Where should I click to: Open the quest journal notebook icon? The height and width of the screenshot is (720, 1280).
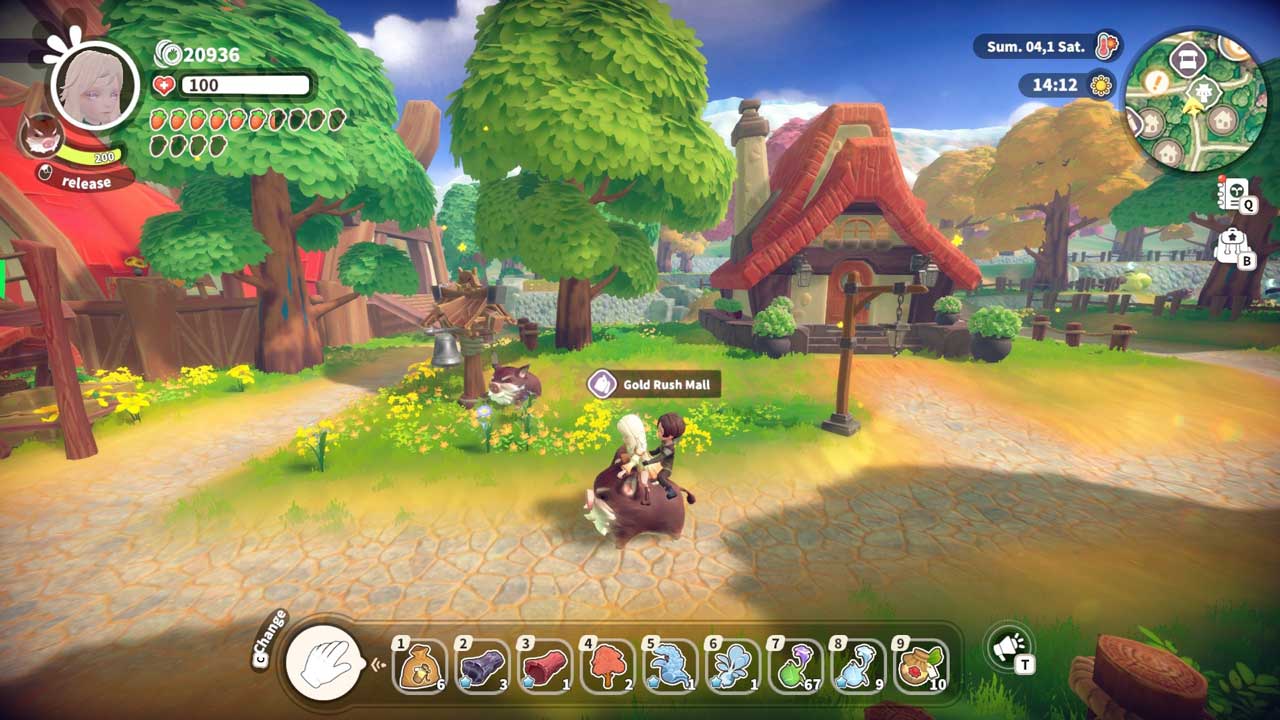point(1233,193)
